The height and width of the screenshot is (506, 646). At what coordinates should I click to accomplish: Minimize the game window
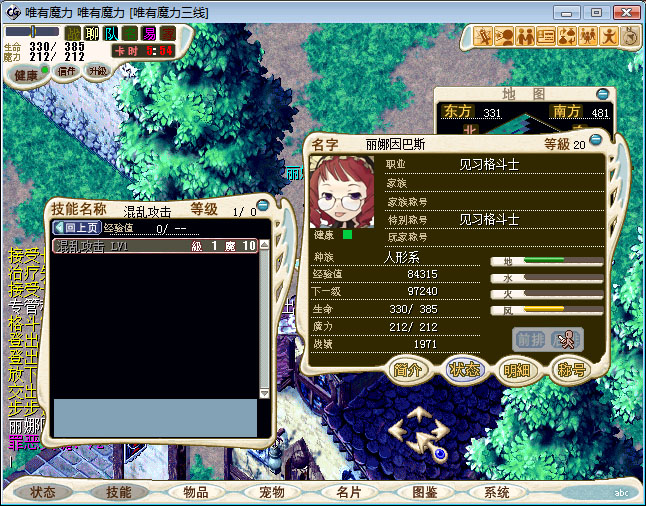click(x=570, y=12)
